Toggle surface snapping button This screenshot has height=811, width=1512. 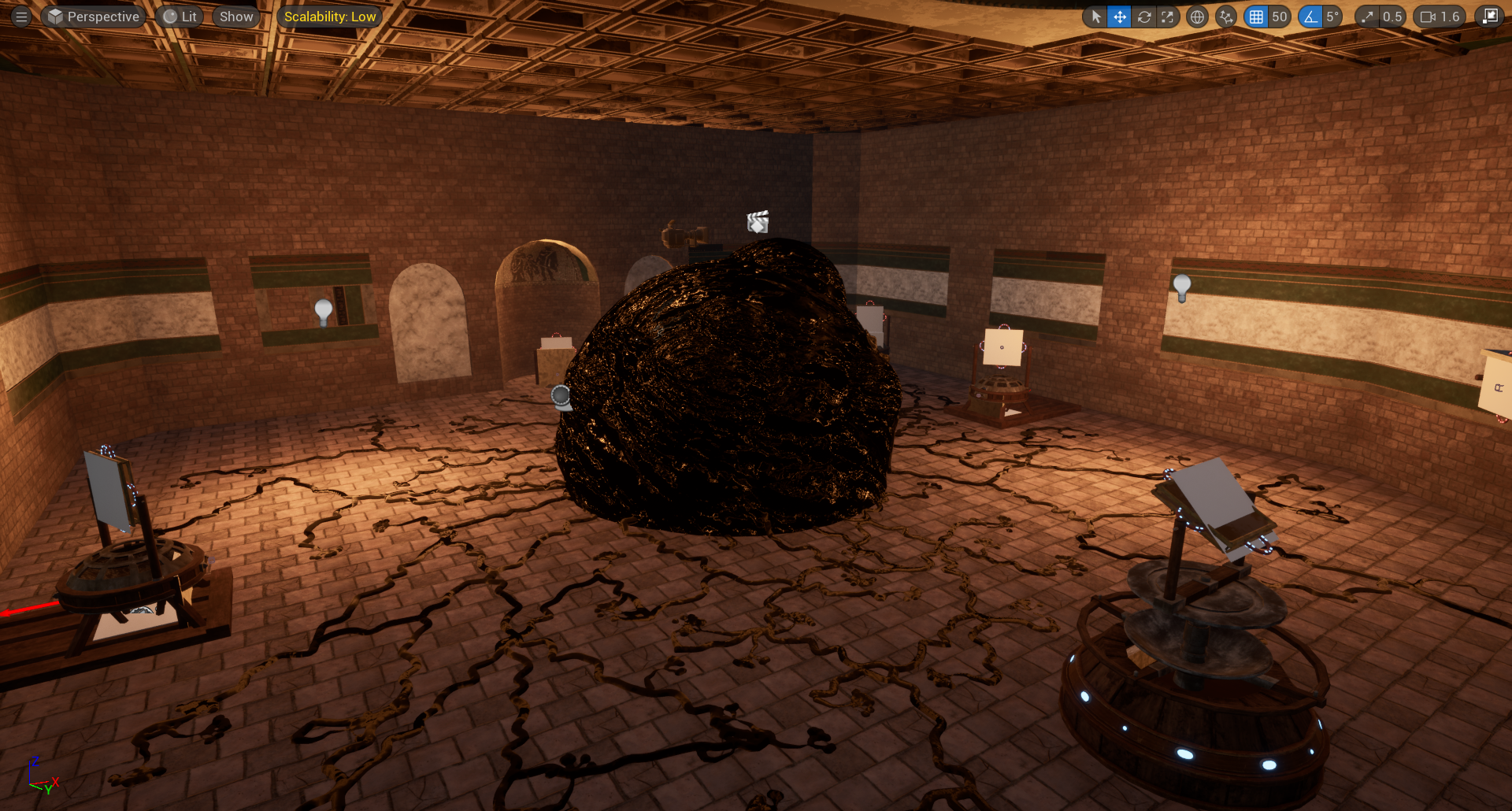1226,17
